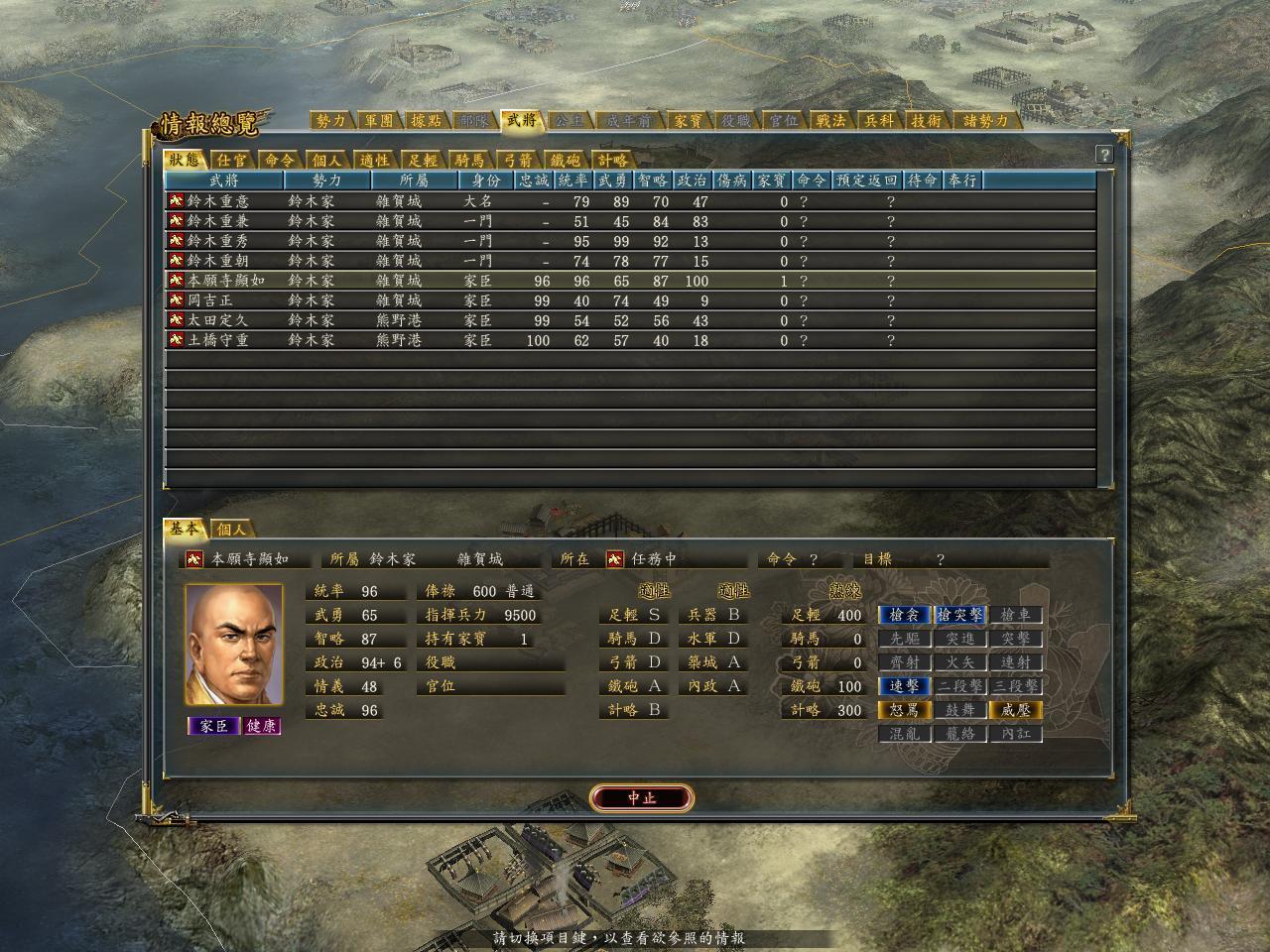Open the 軍團 tab

(378, 121)
